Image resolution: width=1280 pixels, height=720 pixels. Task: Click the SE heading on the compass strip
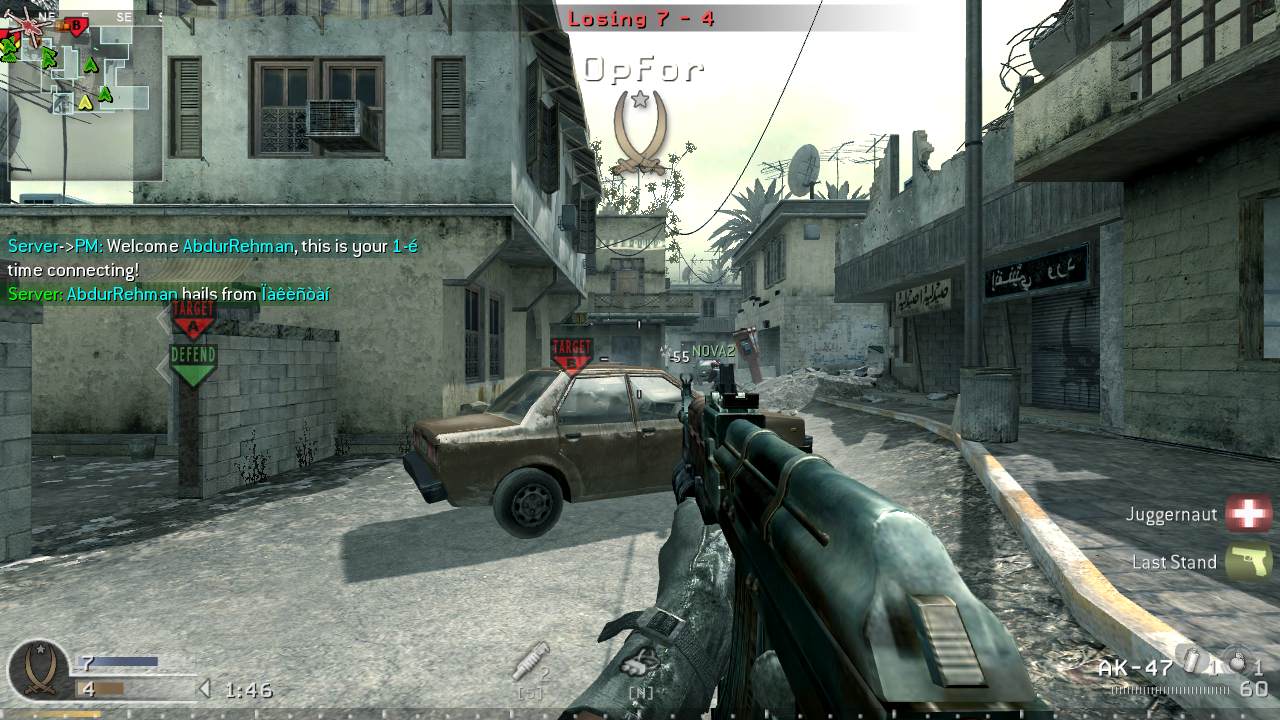(x=124, y=16)
